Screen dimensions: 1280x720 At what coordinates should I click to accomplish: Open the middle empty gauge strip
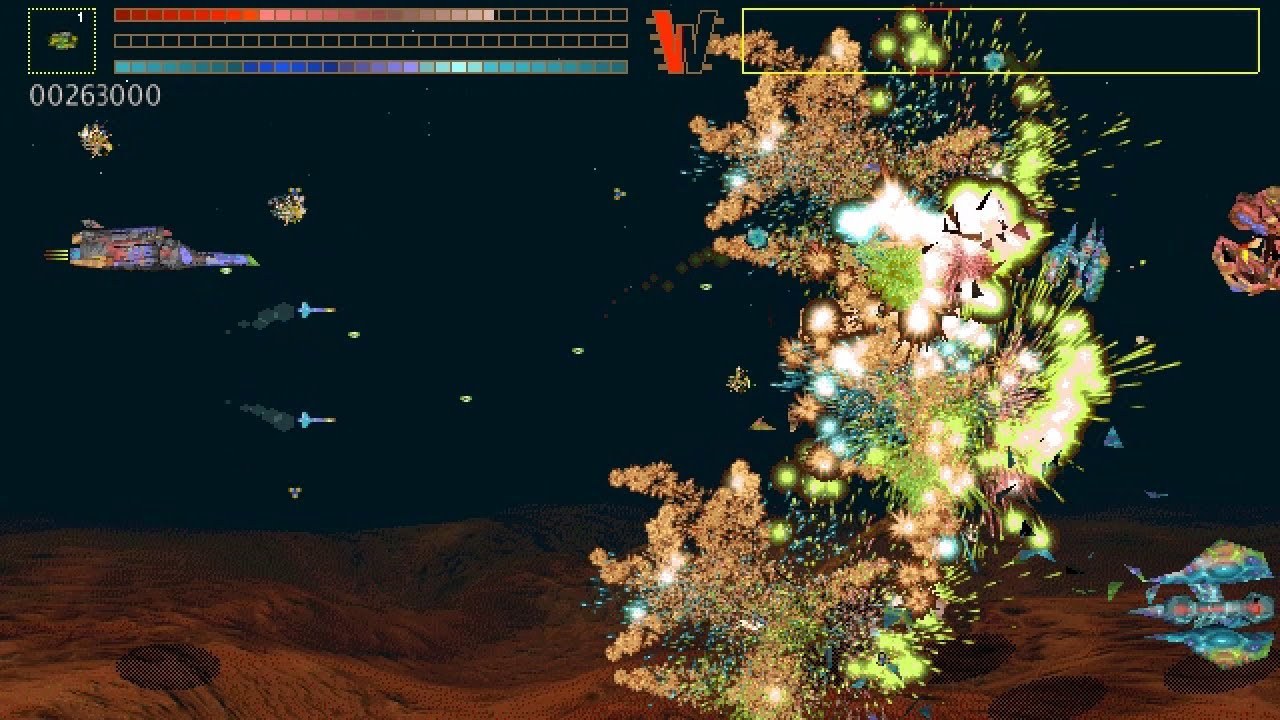point(370,40)
